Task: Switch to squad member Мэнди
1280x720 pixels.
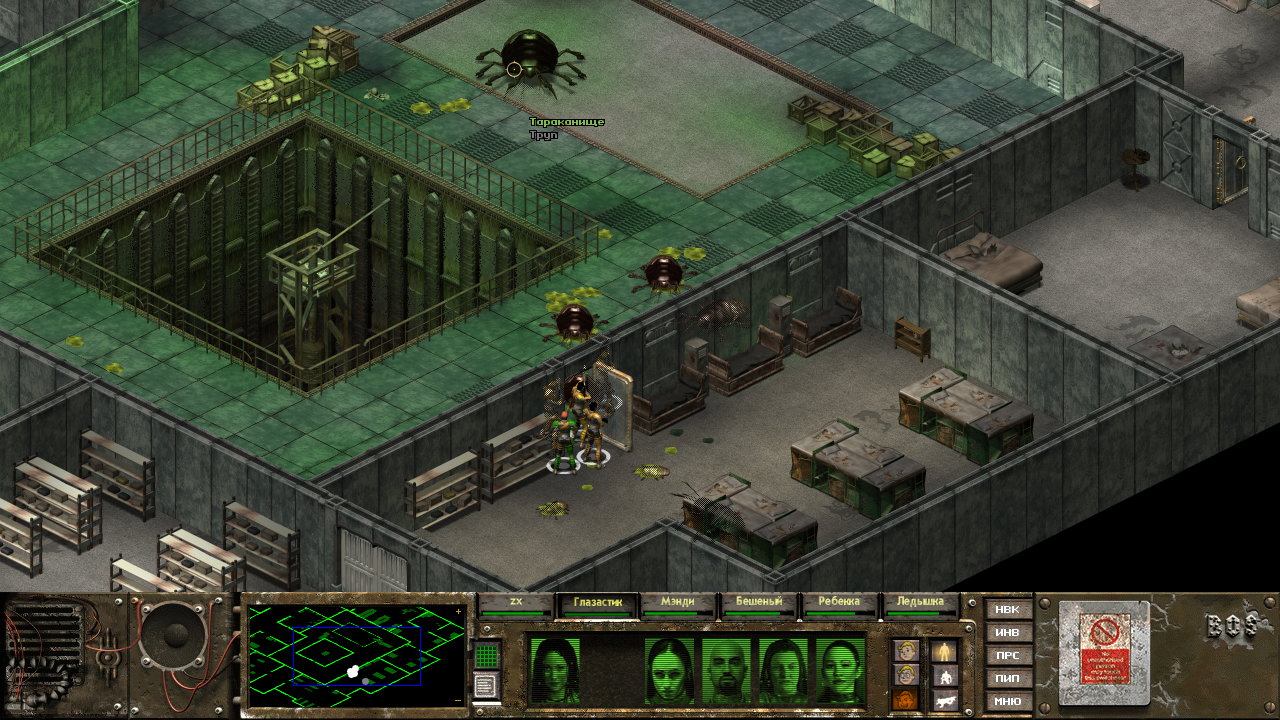Action: (x=679, y=604)
